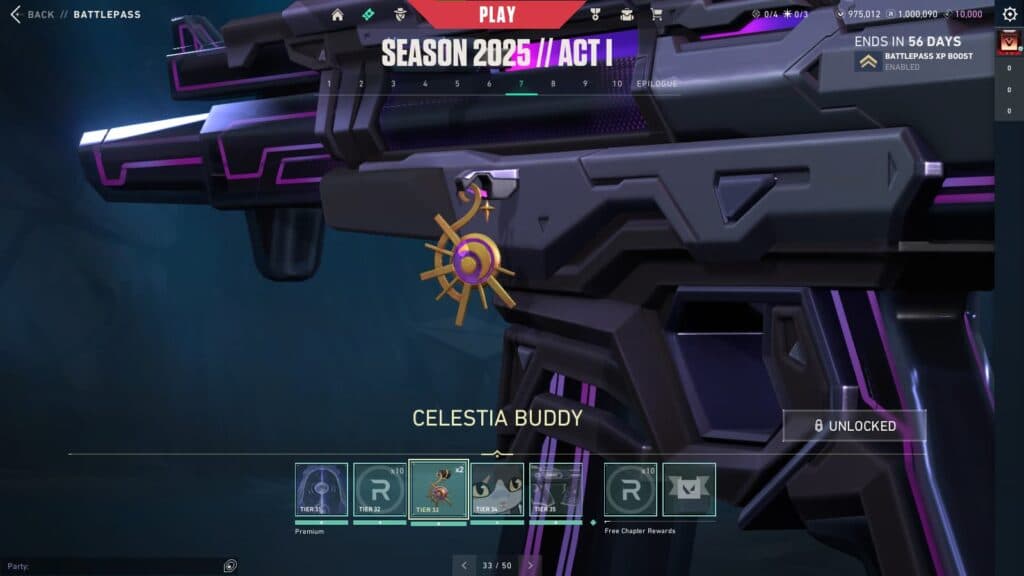Viewport: 1024px width, 576px height.
Task: Open the home screen icon
Action: click(338, 15)
